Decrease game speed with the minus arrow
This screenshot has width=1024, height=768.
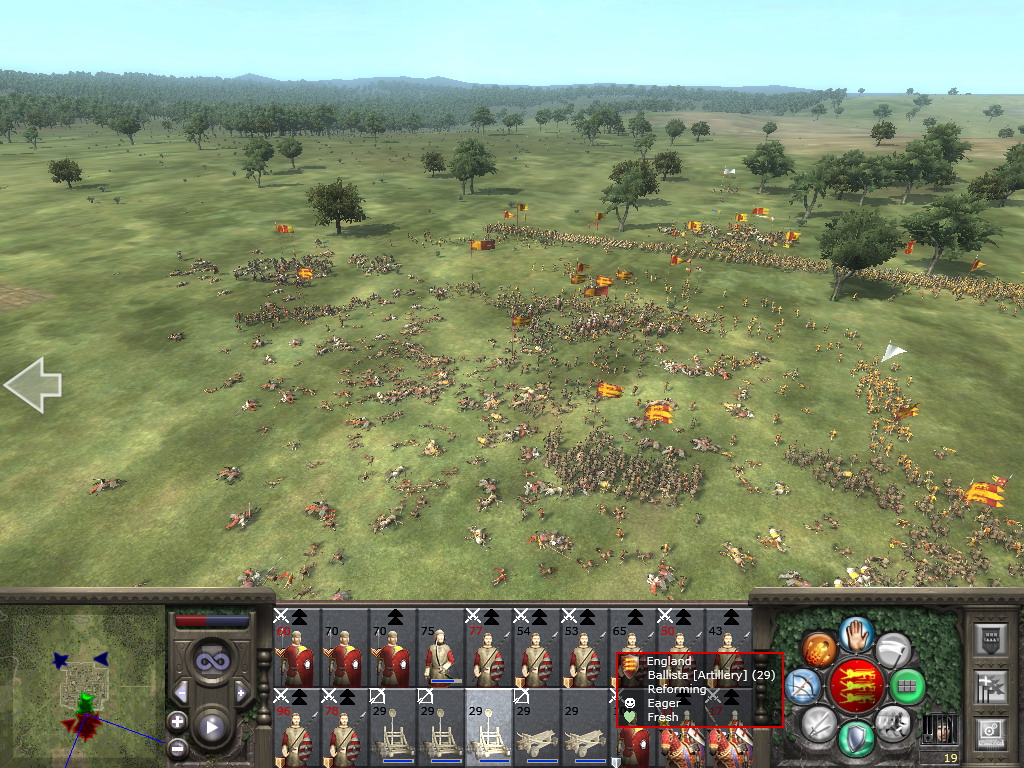[181, 692]
